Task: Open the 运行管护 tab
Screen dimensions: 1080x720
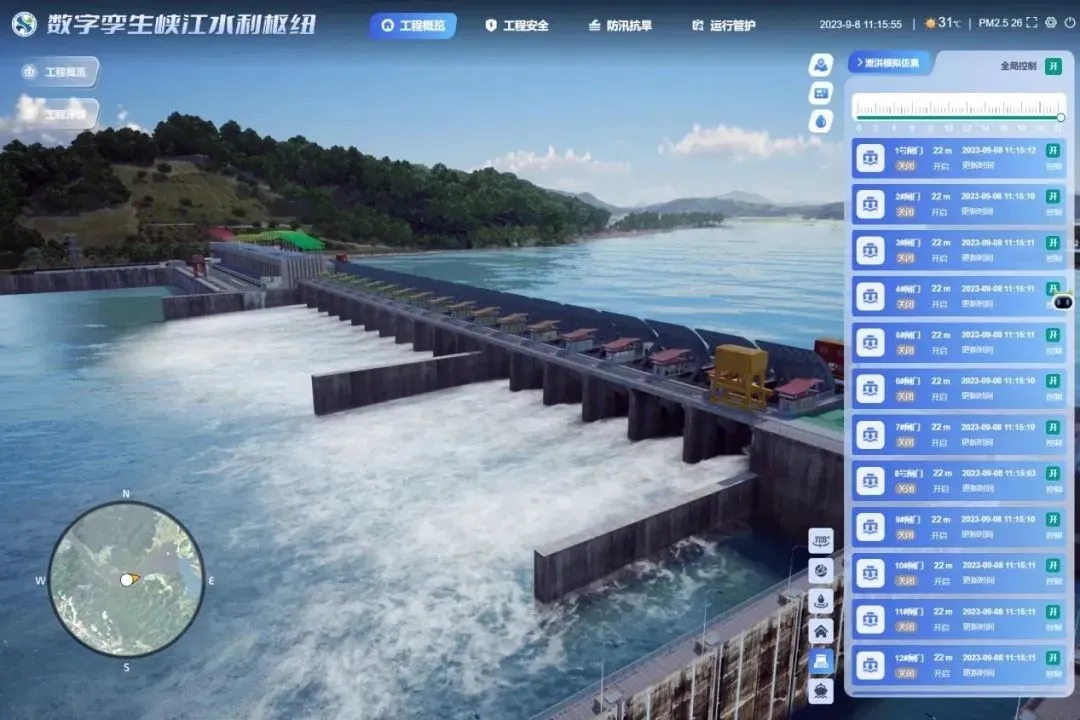Action: (723, 25)
